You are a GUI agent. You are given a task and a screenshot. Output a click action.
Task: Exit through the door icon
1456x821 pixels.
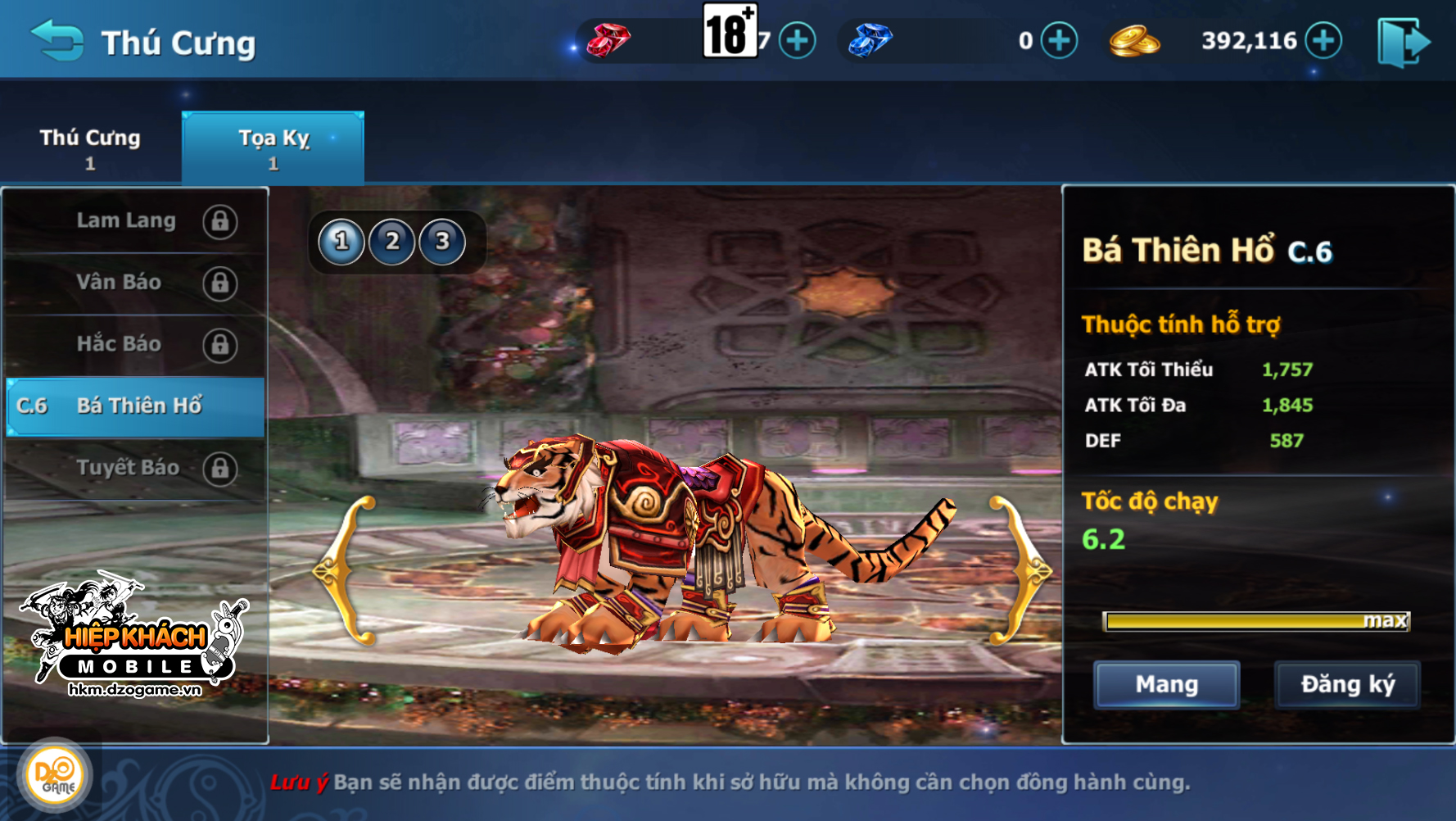[x=1404, y=43]
